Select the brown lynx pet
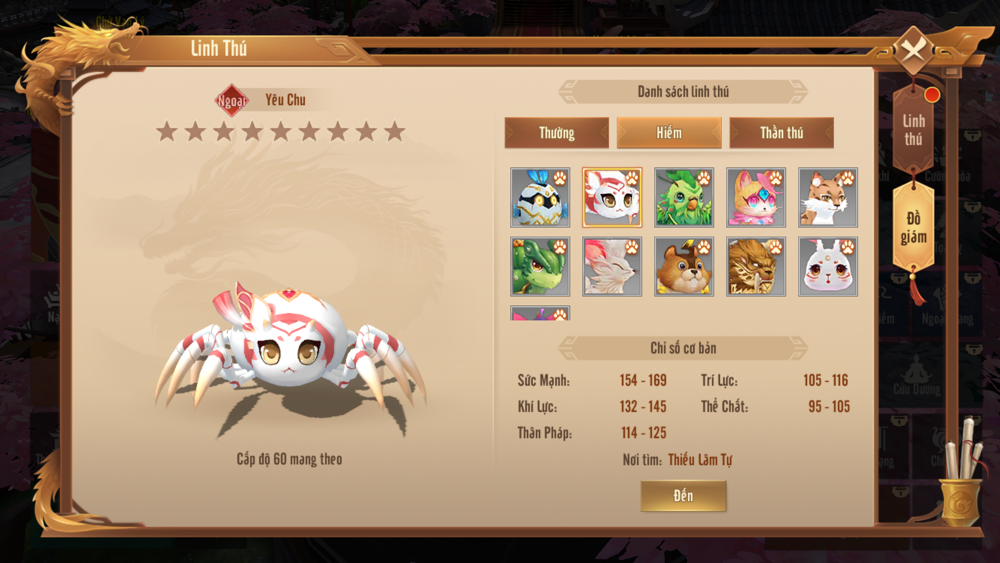This screenshot has height=563, width=1000. [828, 197]
